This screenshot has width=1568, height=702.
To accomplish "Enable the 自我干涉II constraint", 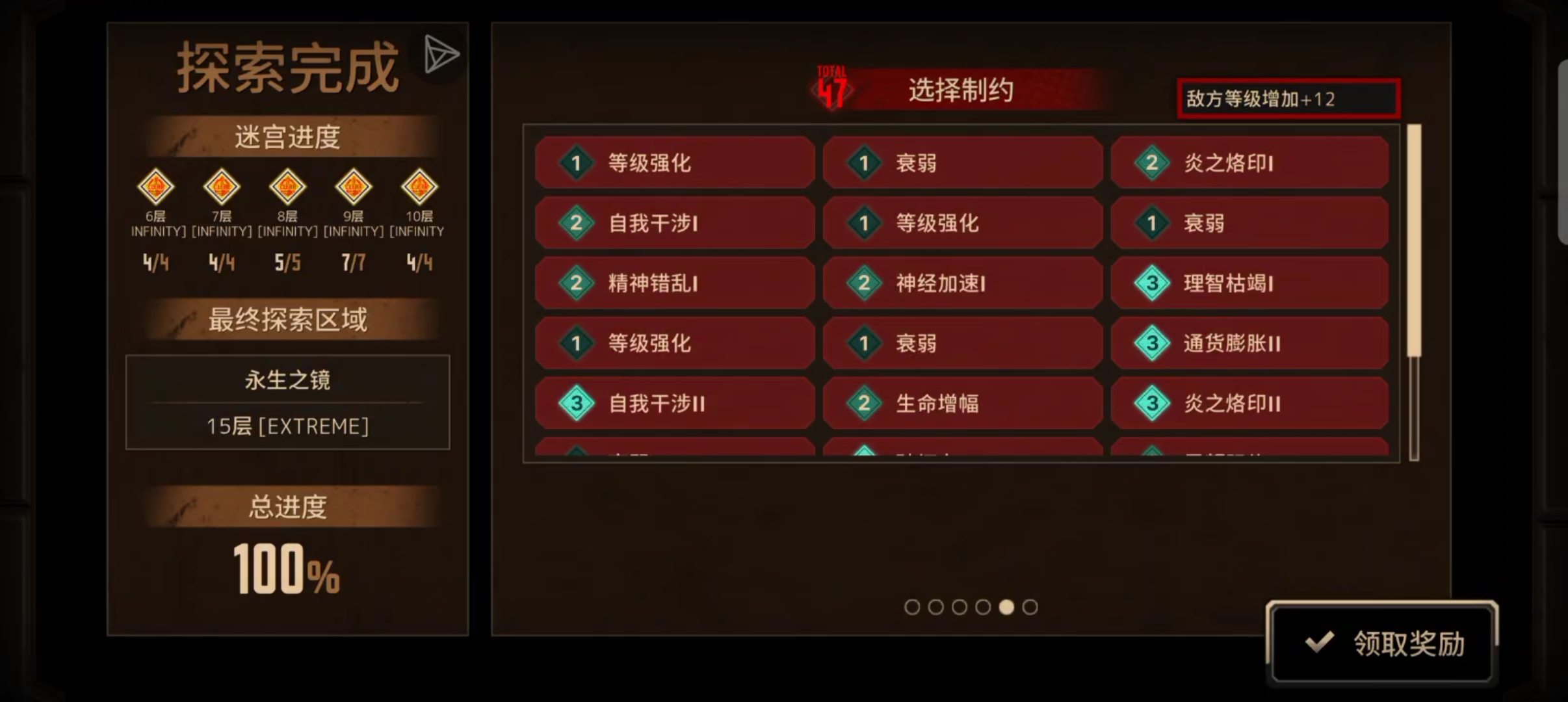I will 674,403.
